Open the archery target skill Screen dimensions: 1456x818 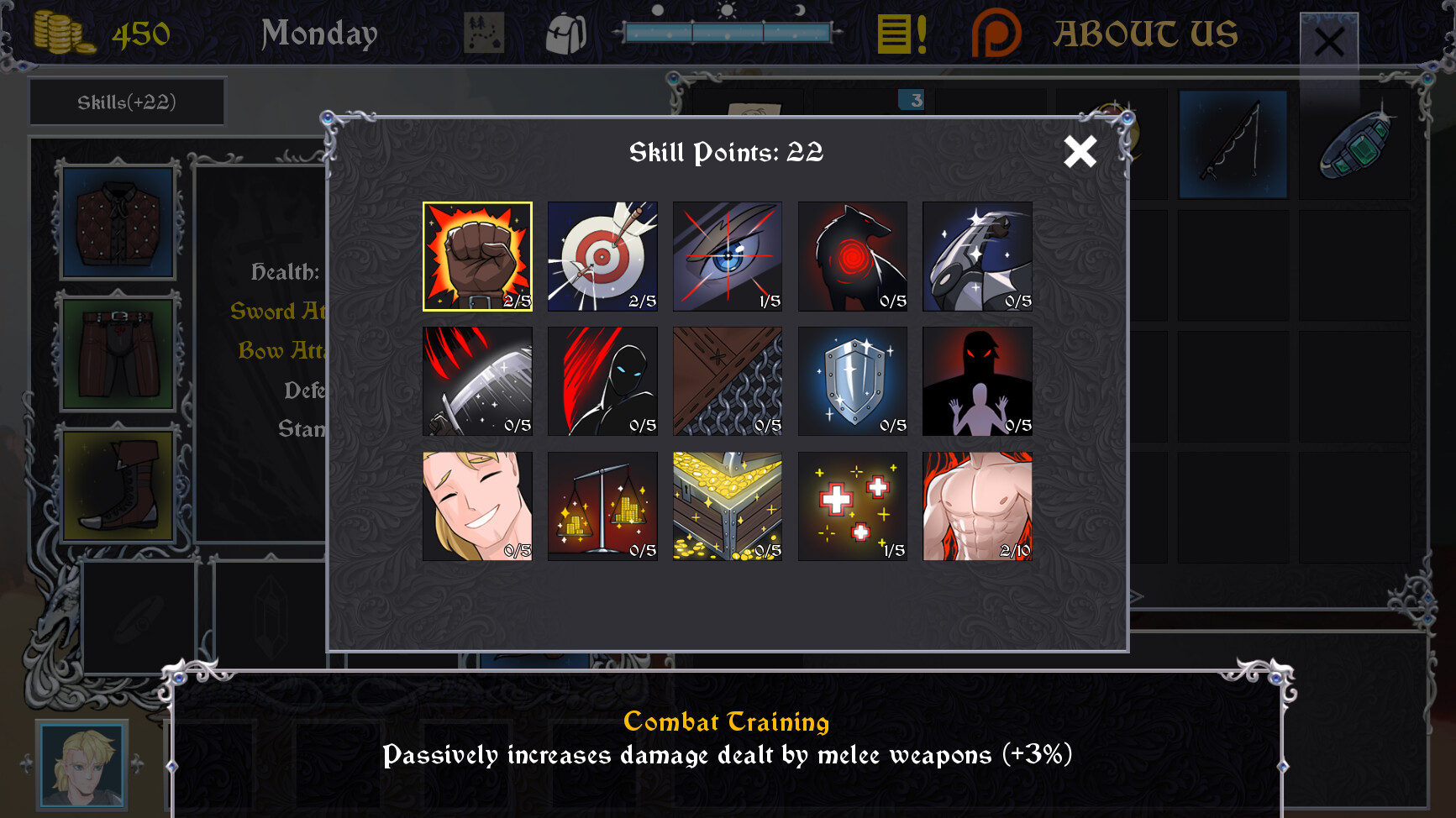click(602, 256)
